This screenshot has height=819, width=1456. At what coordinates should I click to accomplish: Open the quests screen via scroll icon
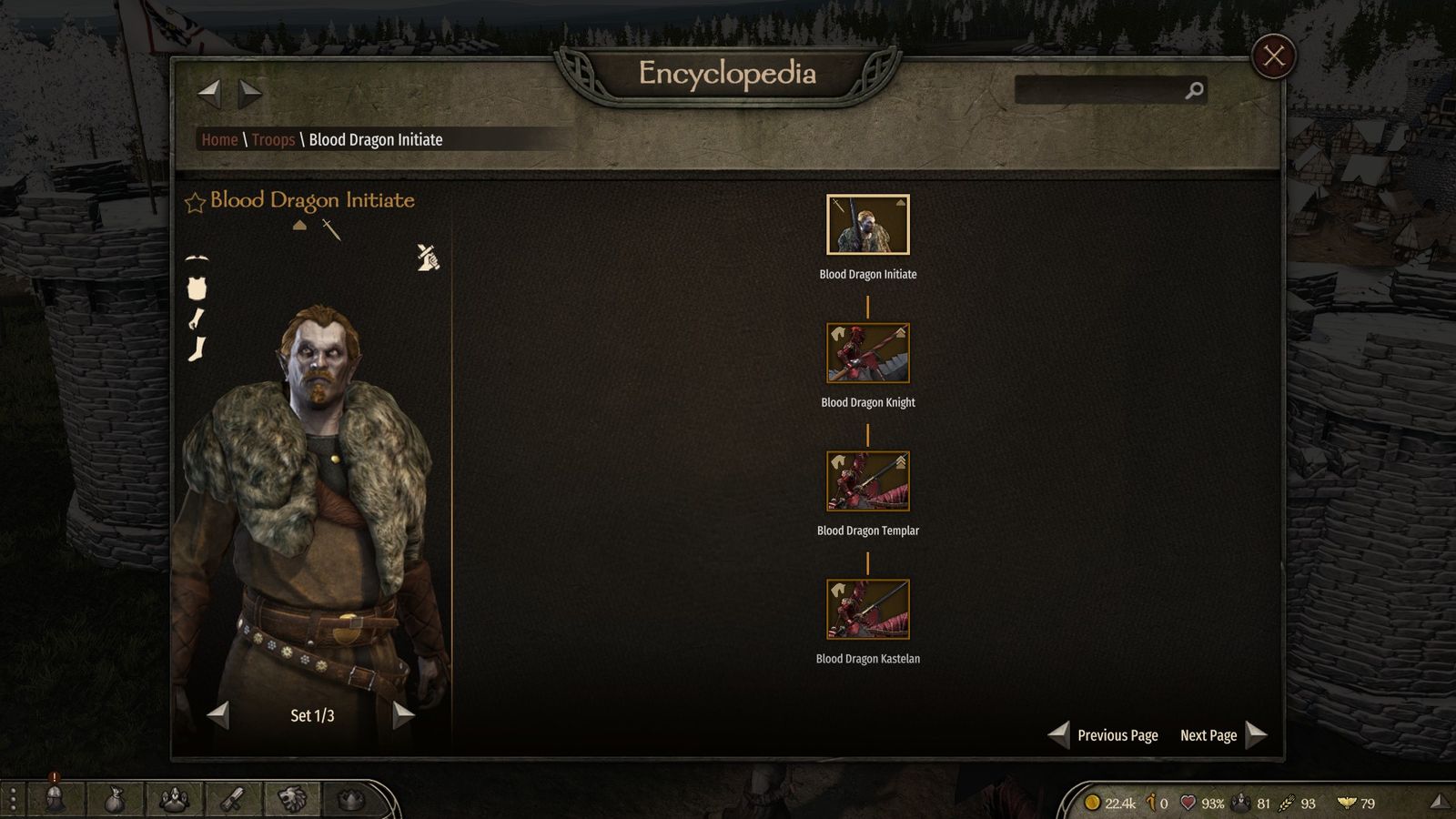pyautogui.click(x=234, y=800)
